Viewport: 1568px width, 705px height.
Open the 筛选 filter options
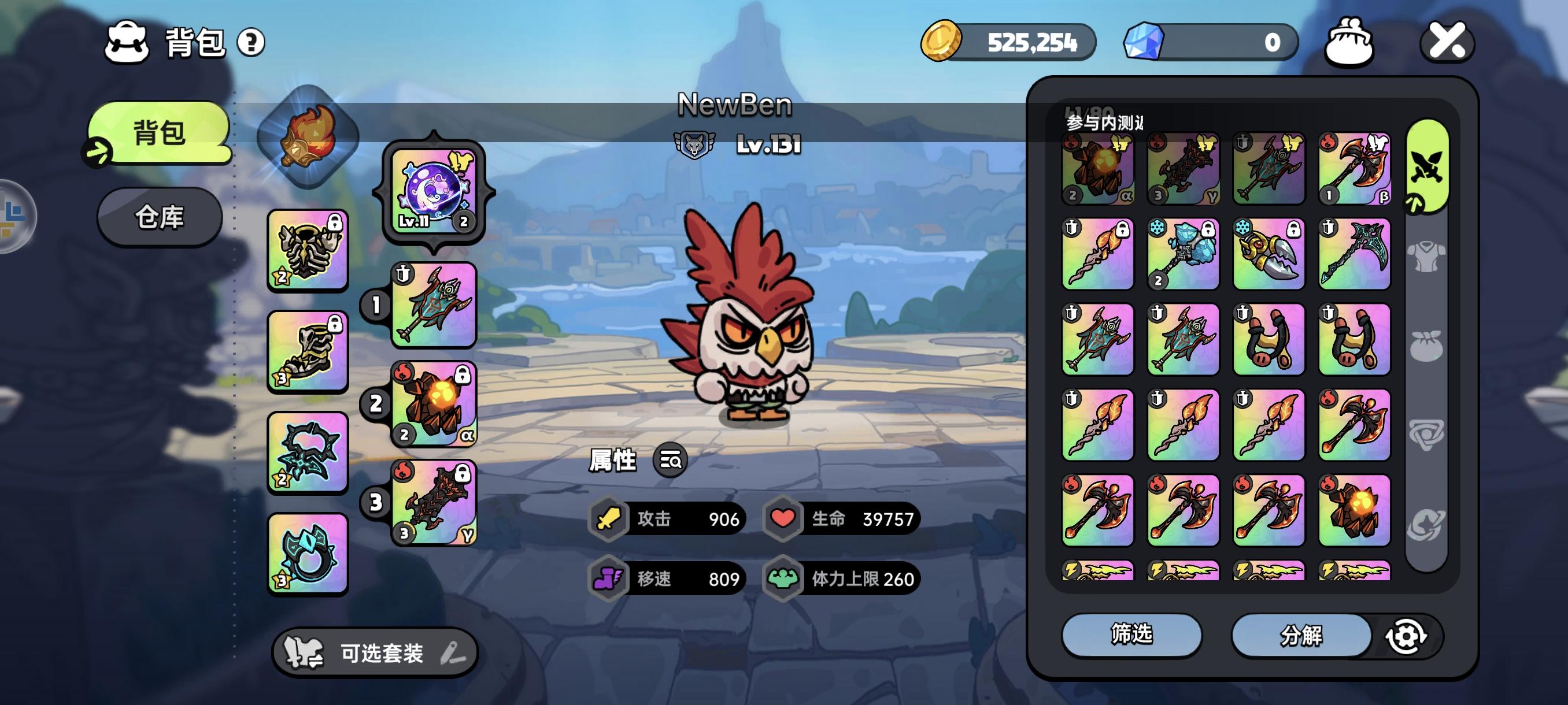point(1131,634)
